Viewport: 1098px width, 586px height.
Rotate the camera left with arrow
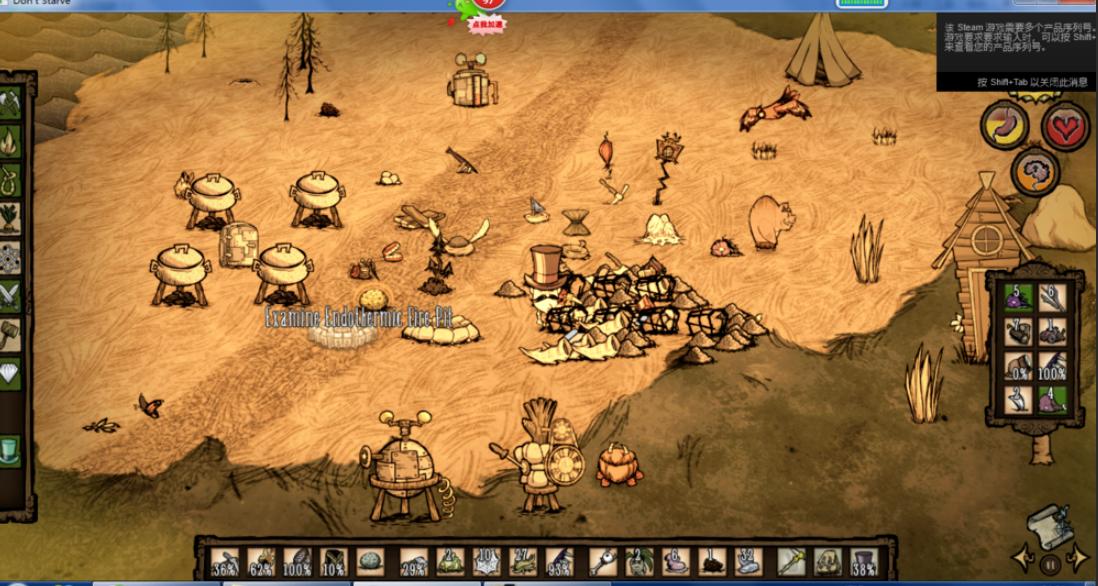[x=1022, y=556]
